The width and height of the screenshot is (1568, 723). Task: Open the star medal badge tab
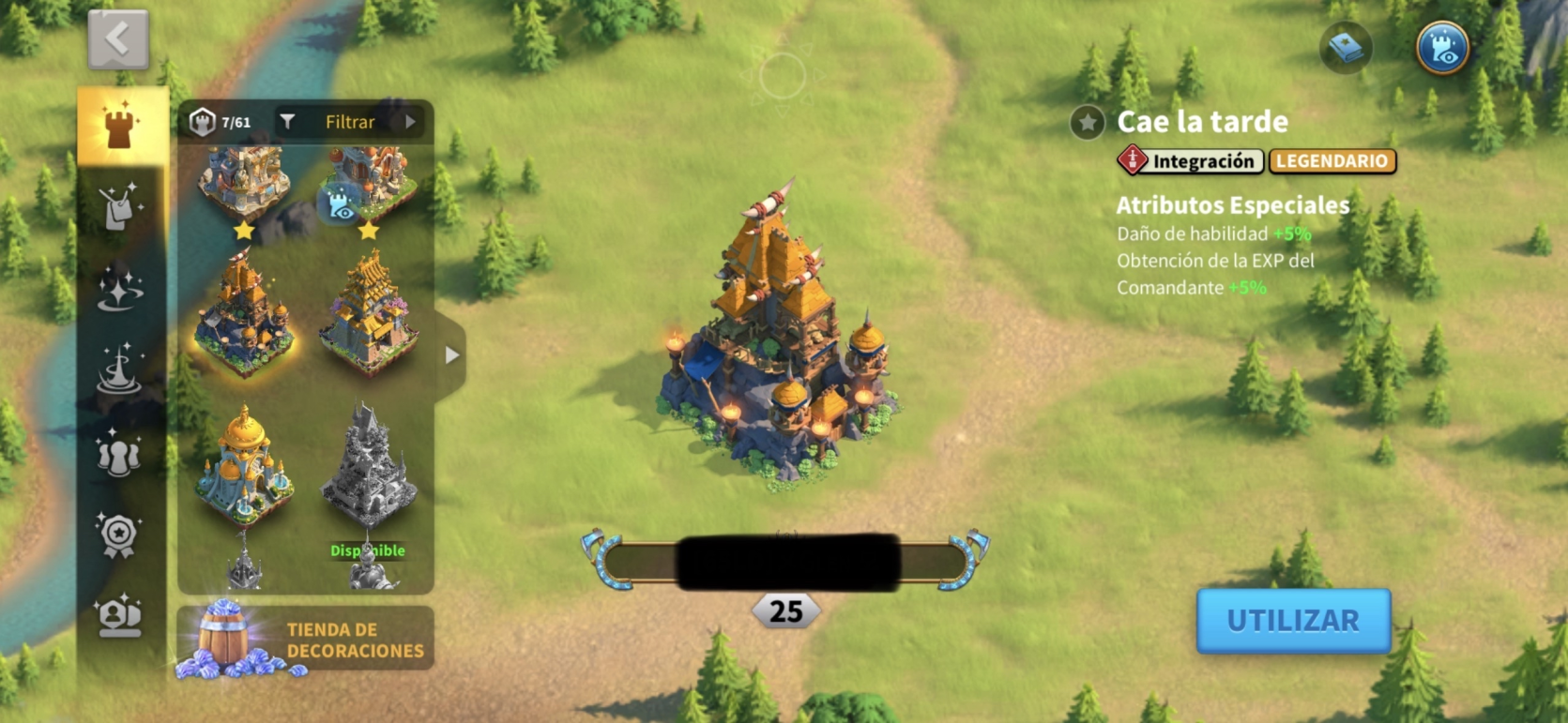pos(120,535)
